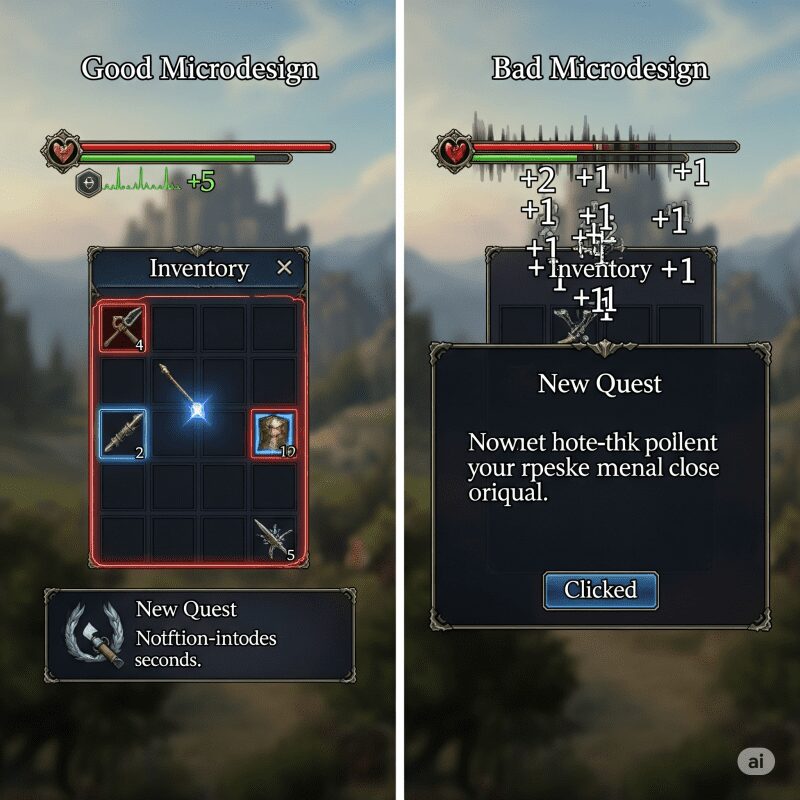Screen dimensions: 800x800
Task: Click the 'Clicked' button in quest dialog
Action: tap(600, 590)
